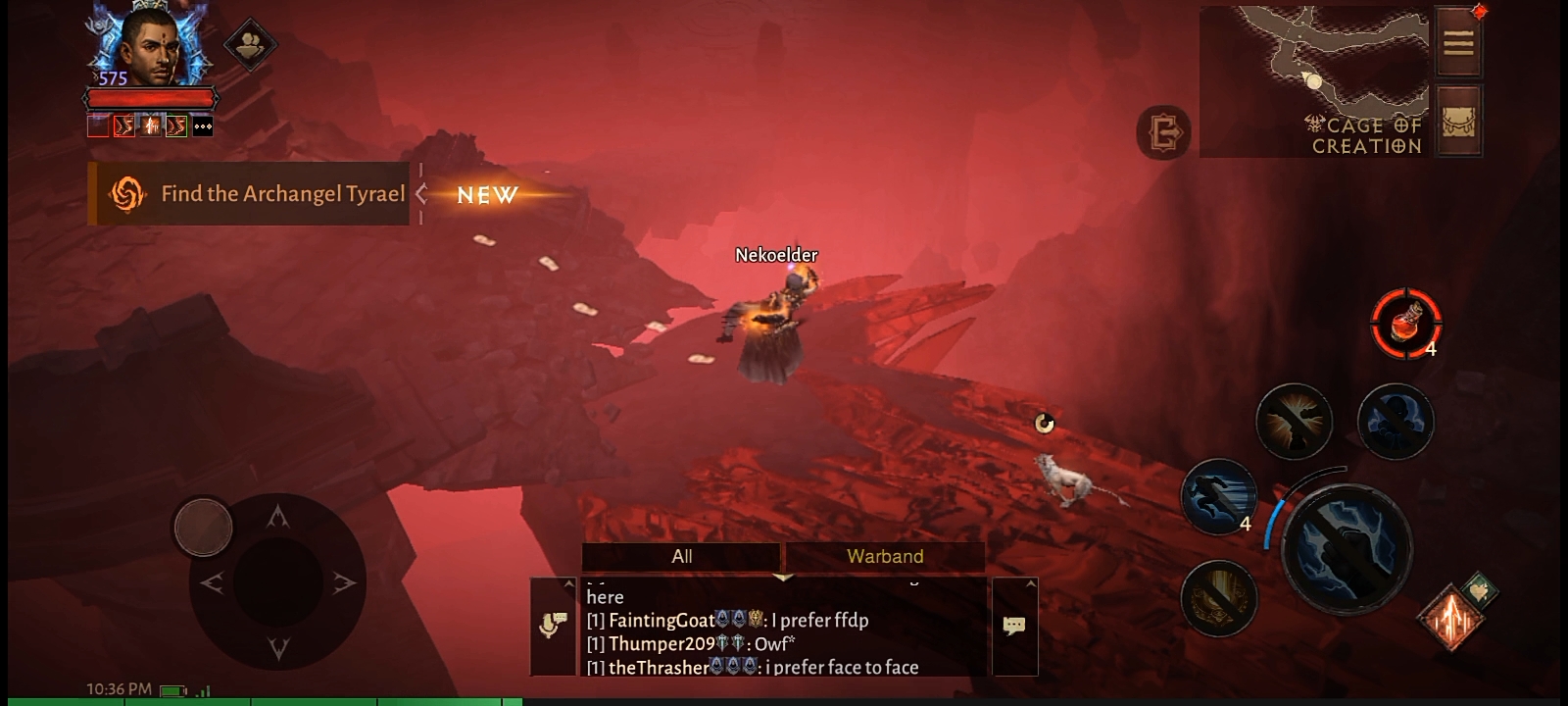The width and height of the screenshot is (1568, 706).
Task: Activate the lightning fist primary attack
Action: pyautogui.click(x=1347, y=550)
